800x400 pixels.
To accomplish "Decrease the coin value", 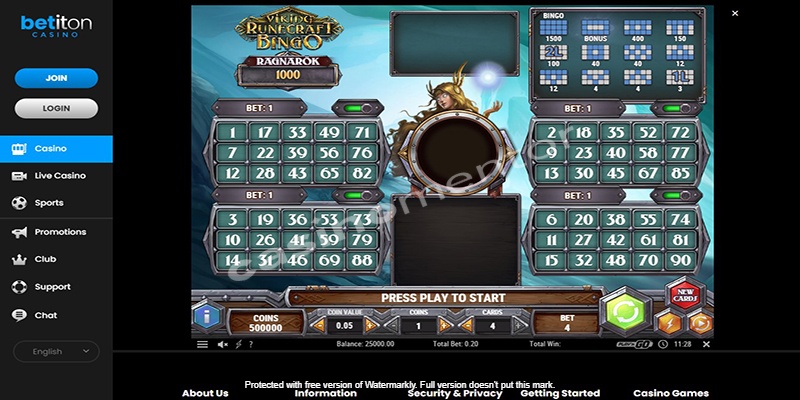I will [320, 325].
